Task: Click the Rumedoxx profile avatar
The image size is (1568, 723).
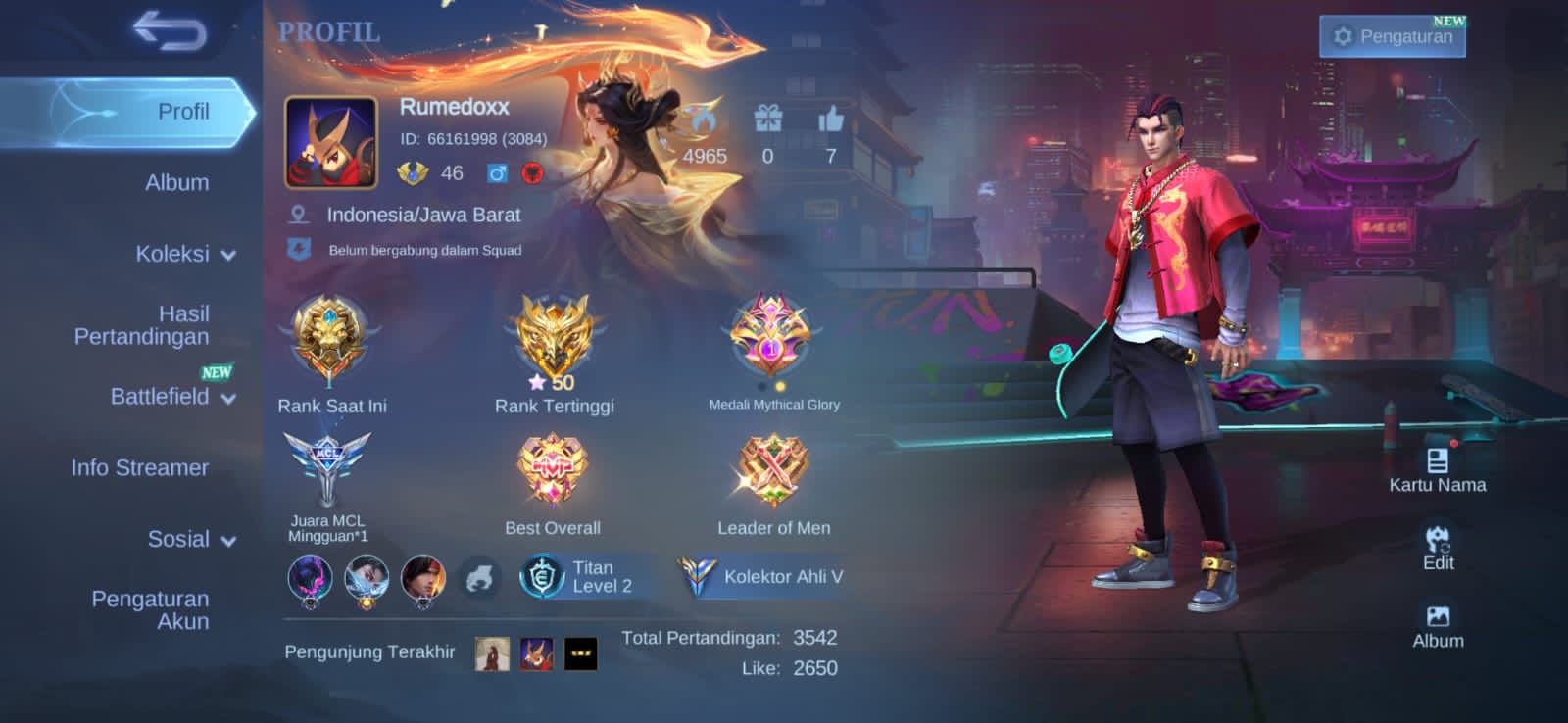Action: pyautogui.click(x=331, y=143)
